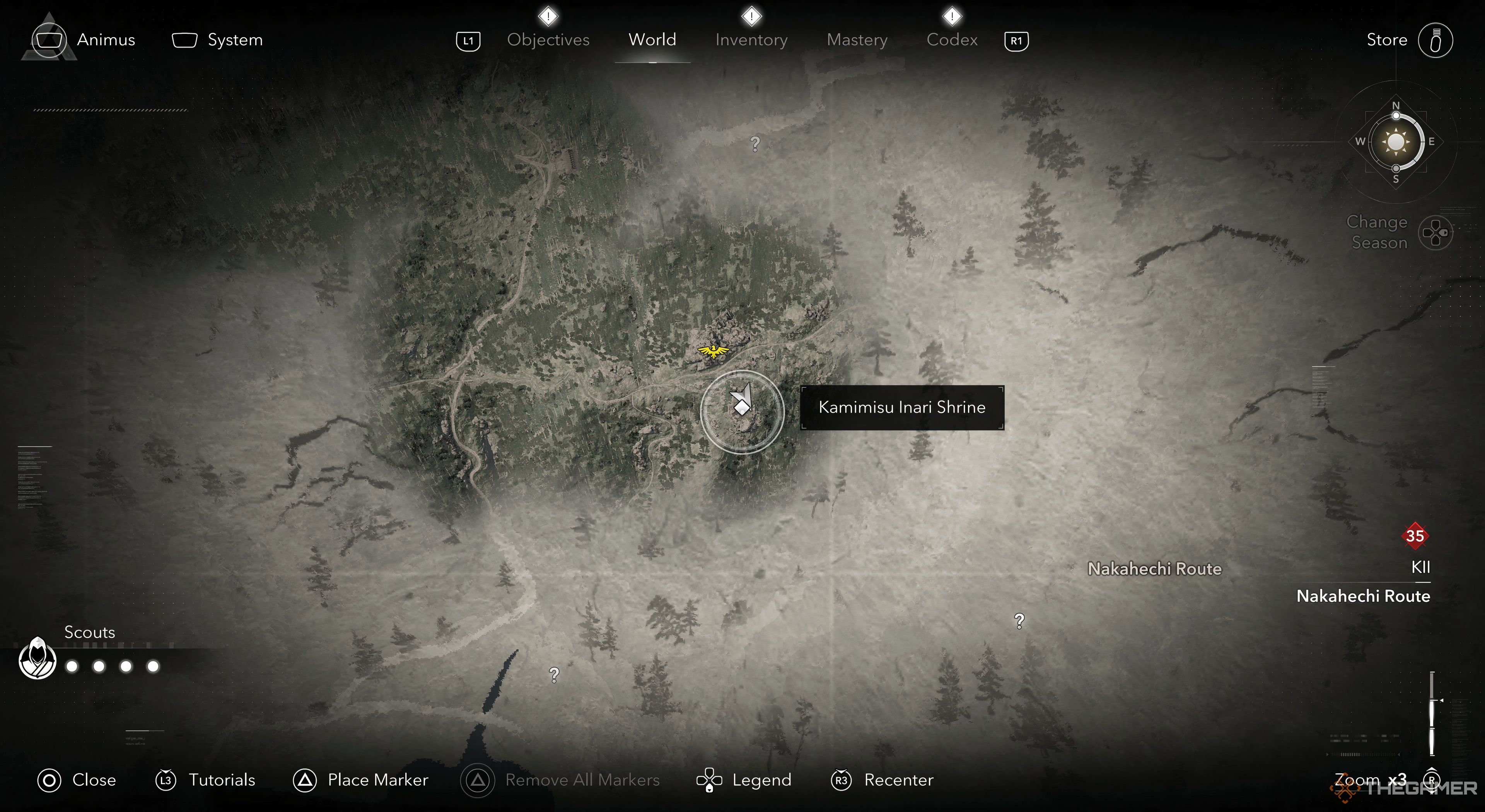Click the compass sun dial
Image resolution: width=1485 pixels, height=812 pixels.
1396,142
